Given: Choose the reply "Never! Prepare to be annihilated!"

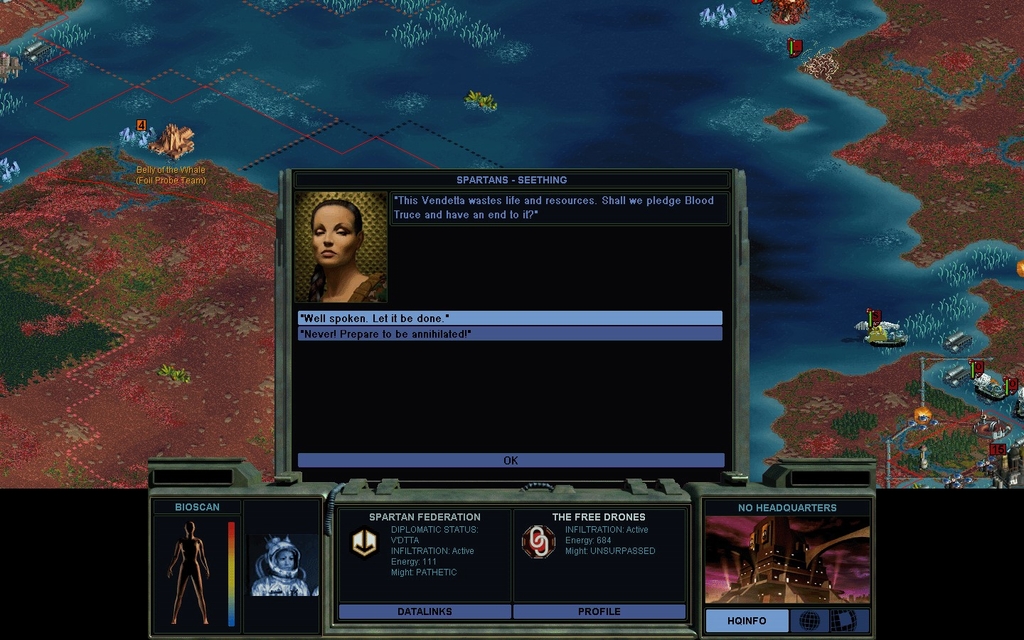Looking at the screenshot, I should pyautogui.click(x=510, y=334).
